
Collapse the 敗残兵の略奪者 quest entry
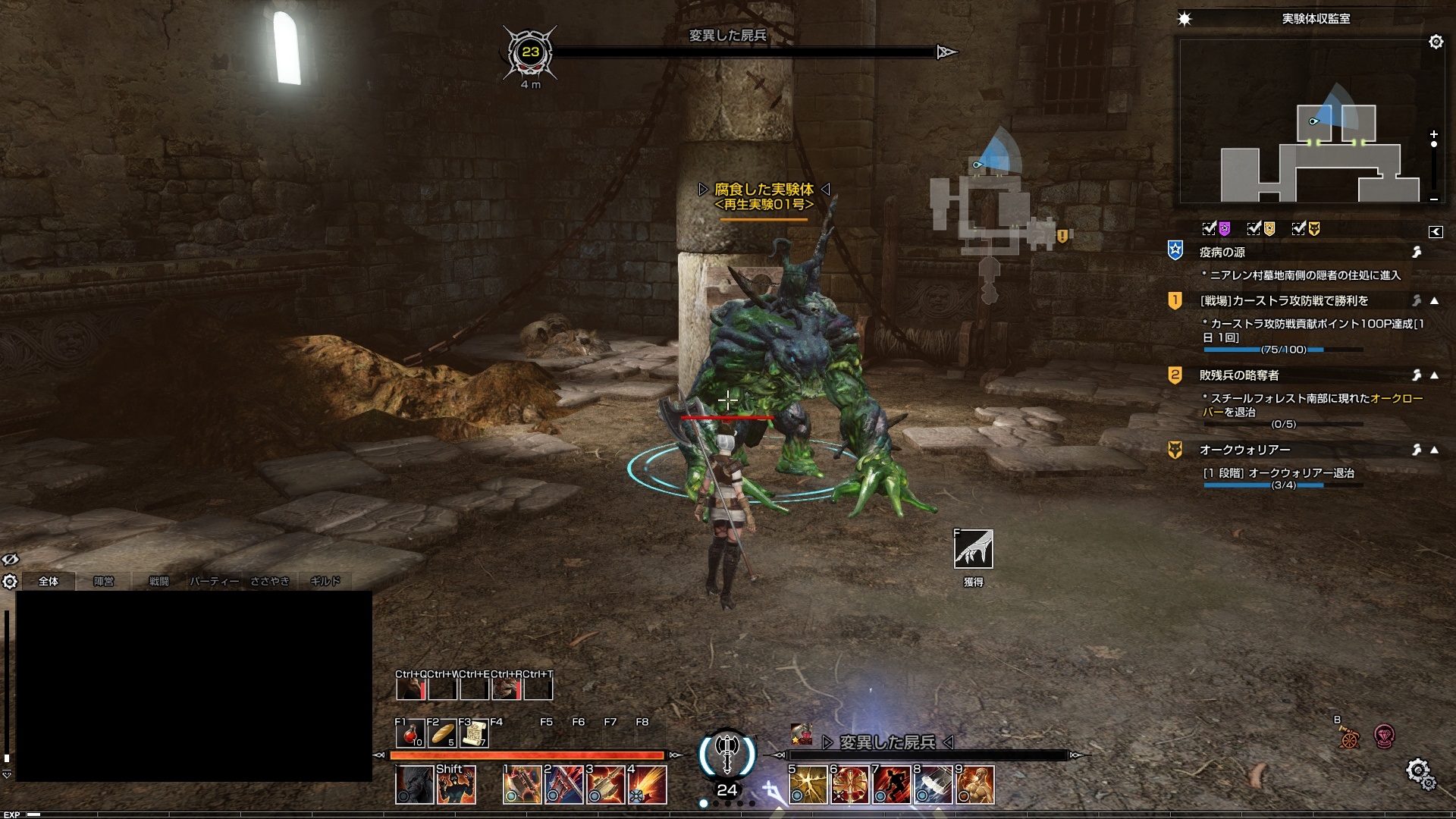(1434, 375)
